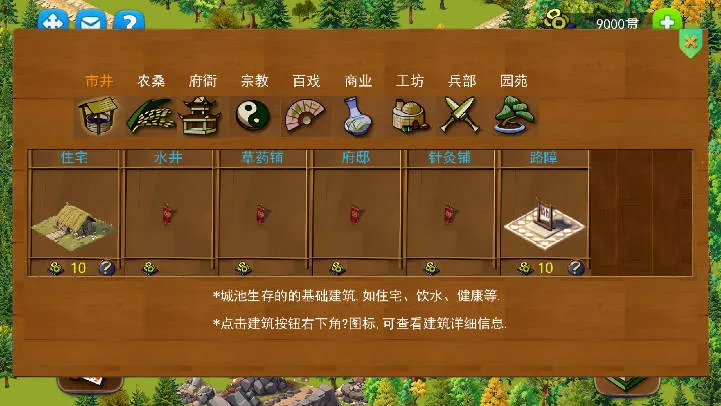
Task: Show the 商业 vase category
Action: (357, 115)
